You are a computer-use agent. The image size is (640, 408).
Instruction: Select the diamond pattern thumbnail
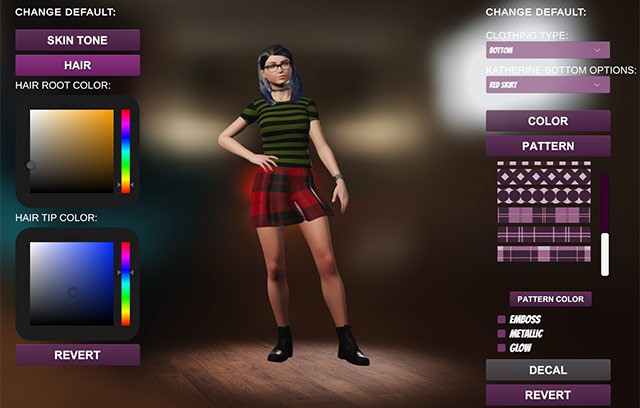click(x=544, y=178)
